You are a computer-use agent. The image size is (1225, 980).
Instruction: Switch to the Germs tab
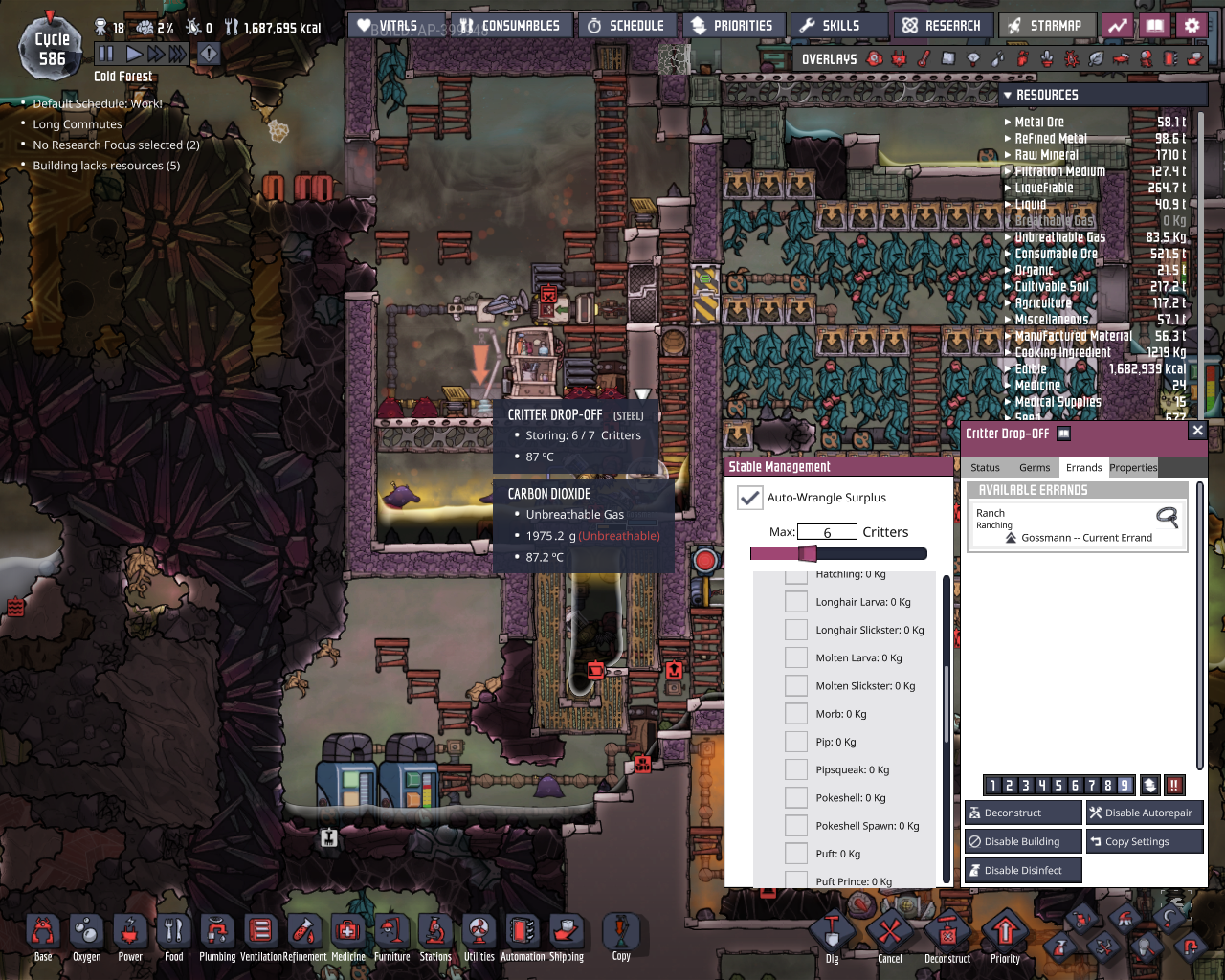point(1035,467)
